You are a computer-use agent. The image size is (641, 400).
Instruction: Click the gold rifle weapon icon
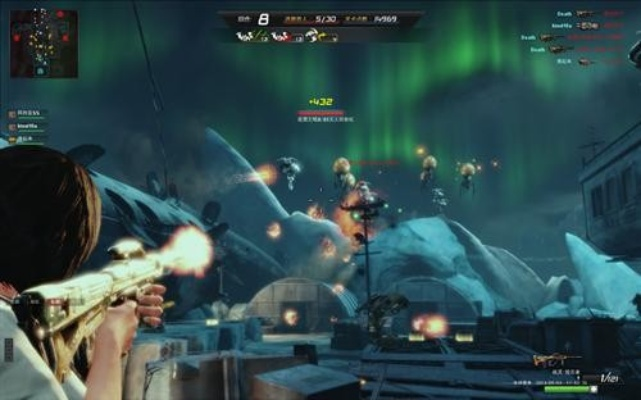tap(556, 359)
